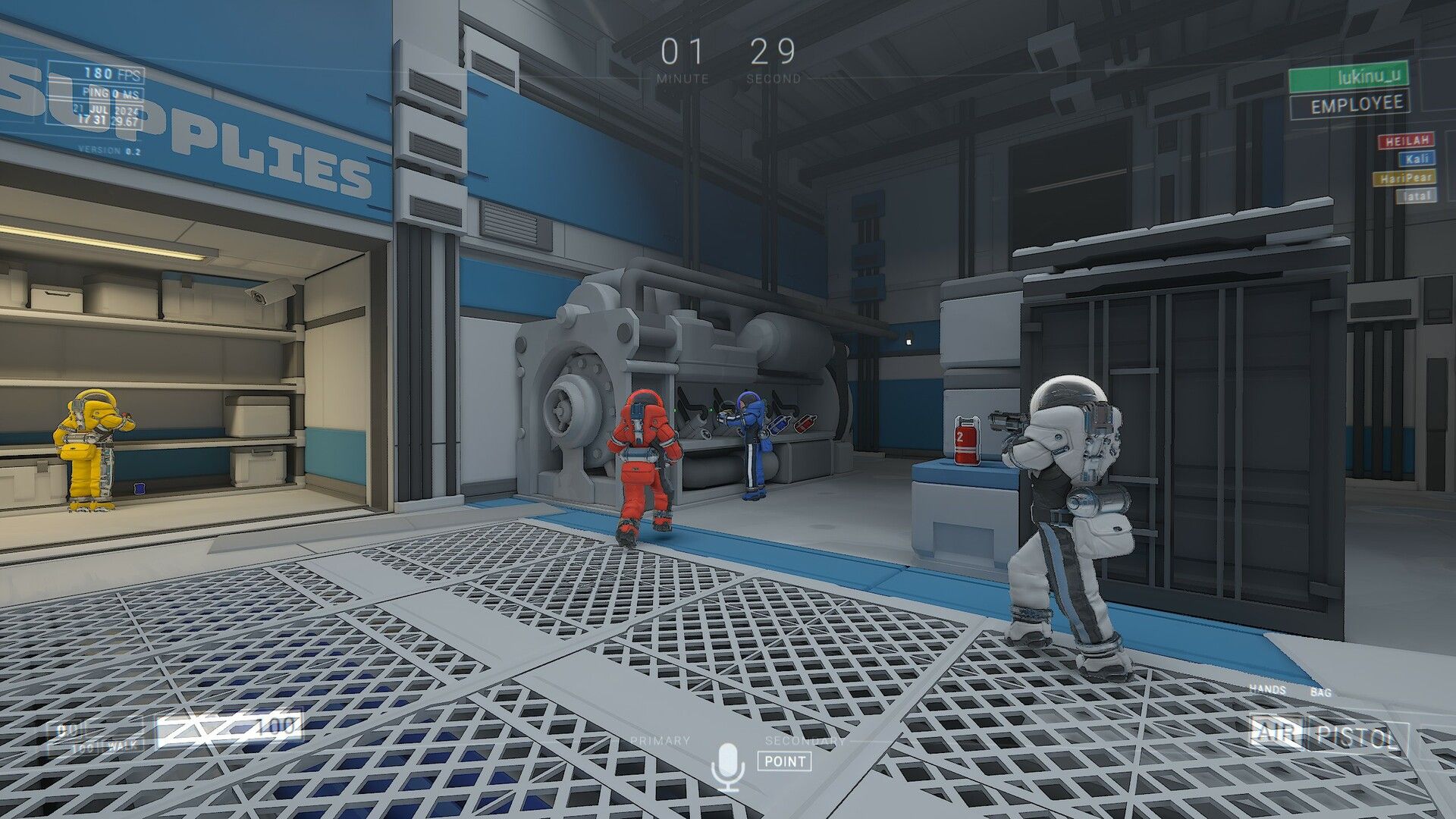Select the HANDS slot
This screenshot has width=1456, height=819.
1267,691
